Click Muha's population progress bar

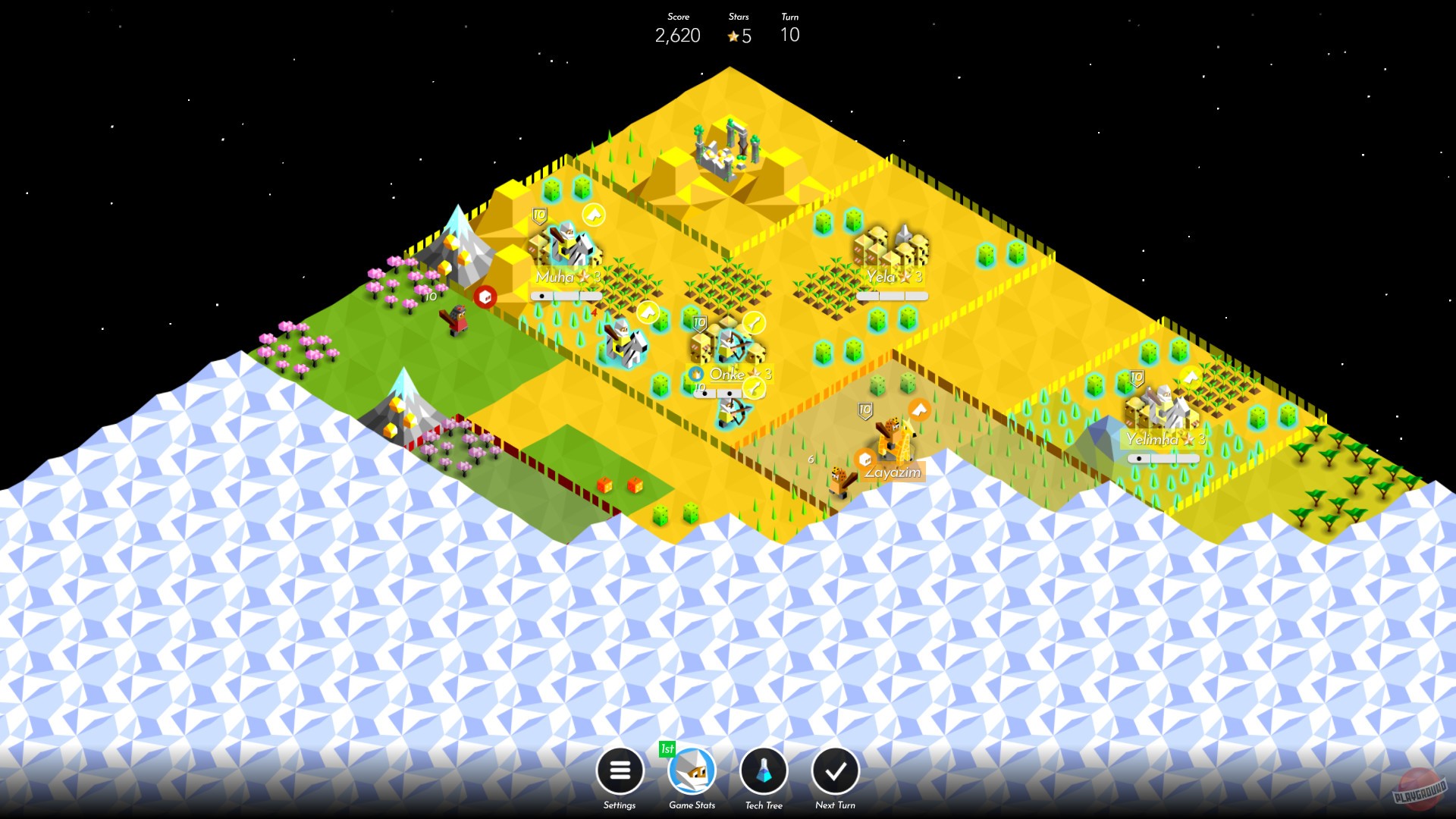[x=566, y=296]
